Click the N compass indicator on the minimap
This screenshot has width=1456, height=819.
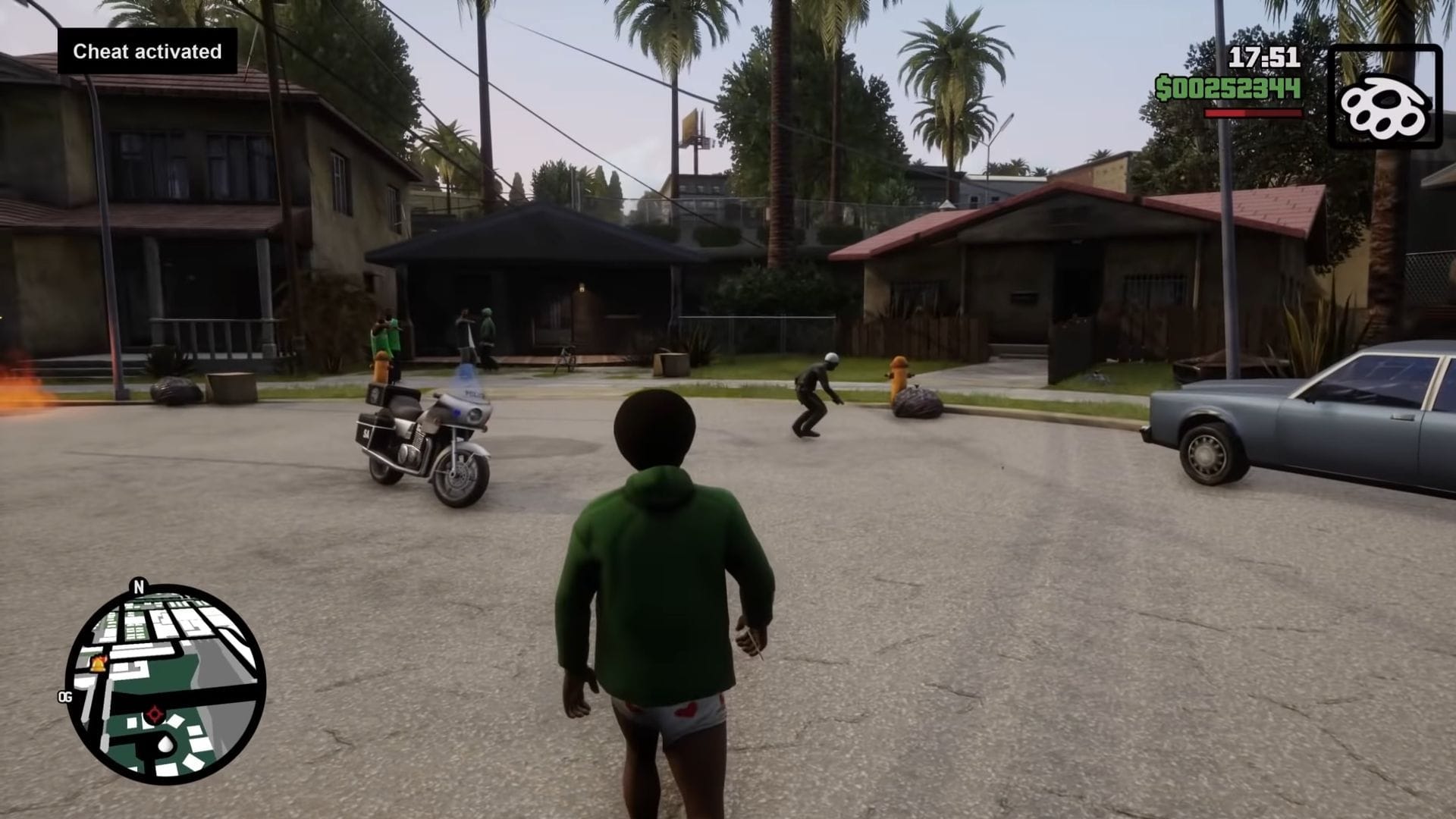click(138, 587)
